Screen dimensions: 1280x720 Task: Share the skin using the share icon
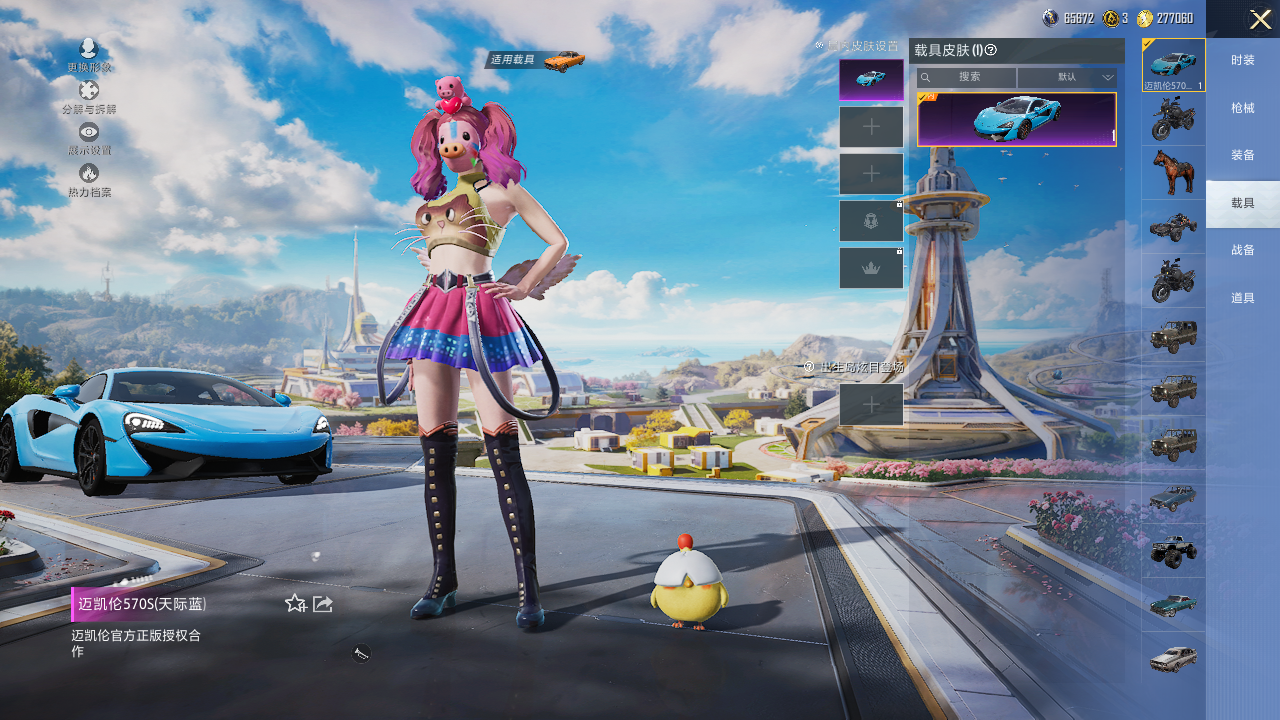(x=323, y=603)
